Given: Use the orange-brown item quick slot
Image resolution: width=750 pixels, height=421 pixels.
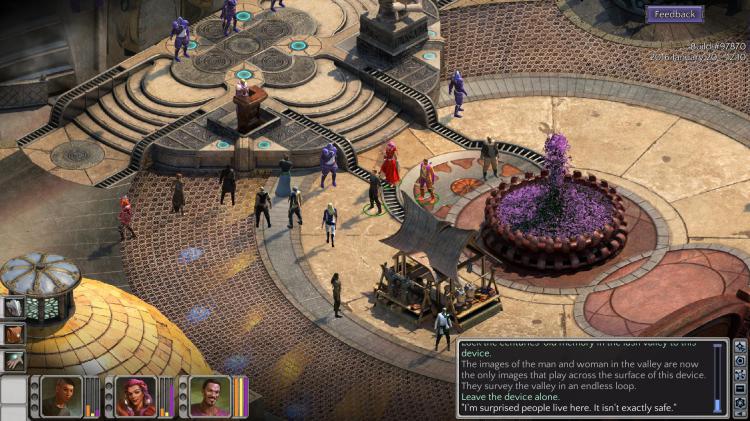Looking at the screenshot, I should coord(14,334).
